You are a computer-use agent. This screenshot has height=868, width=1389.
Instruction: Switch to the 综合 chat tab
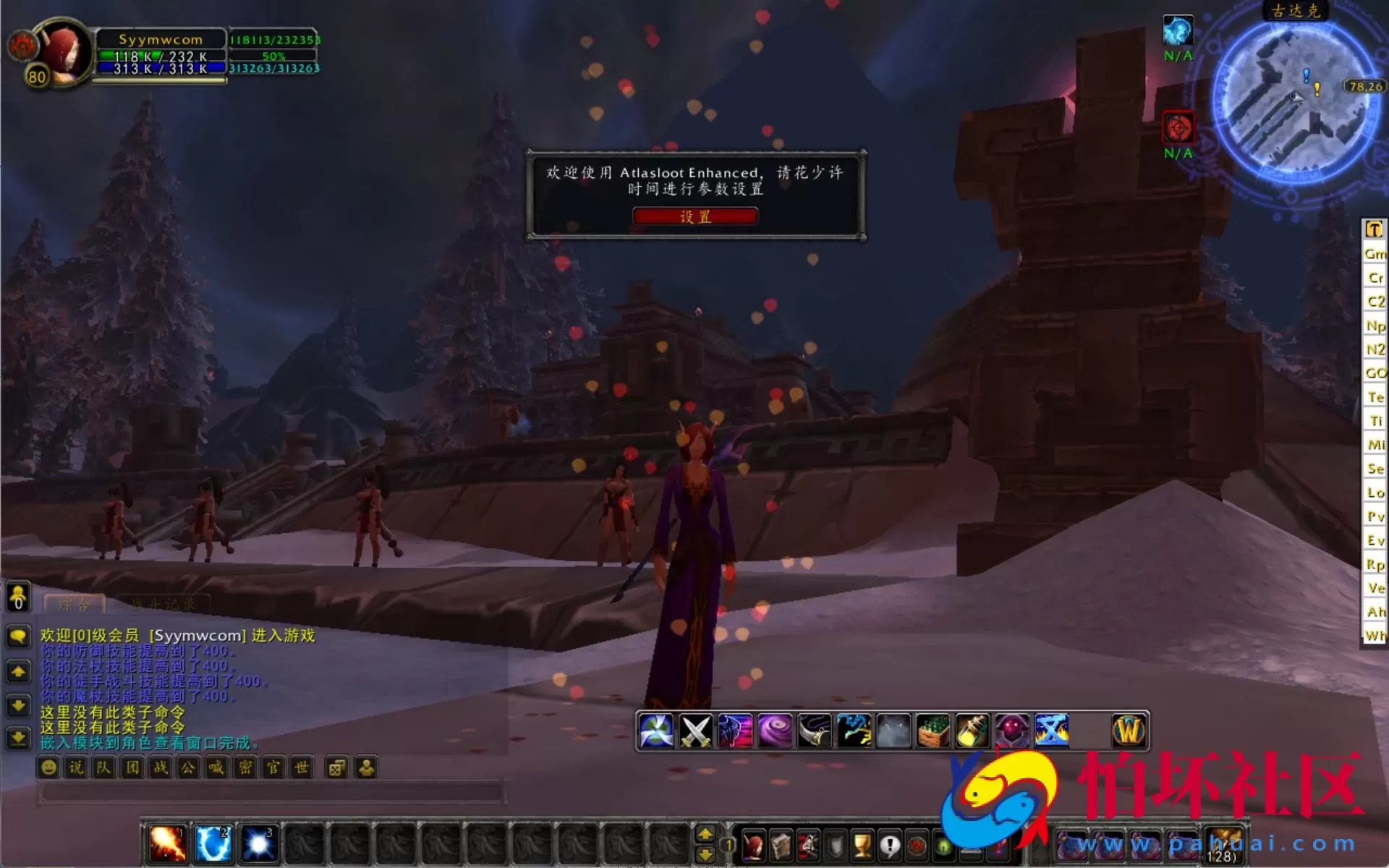tap(76, 603)
